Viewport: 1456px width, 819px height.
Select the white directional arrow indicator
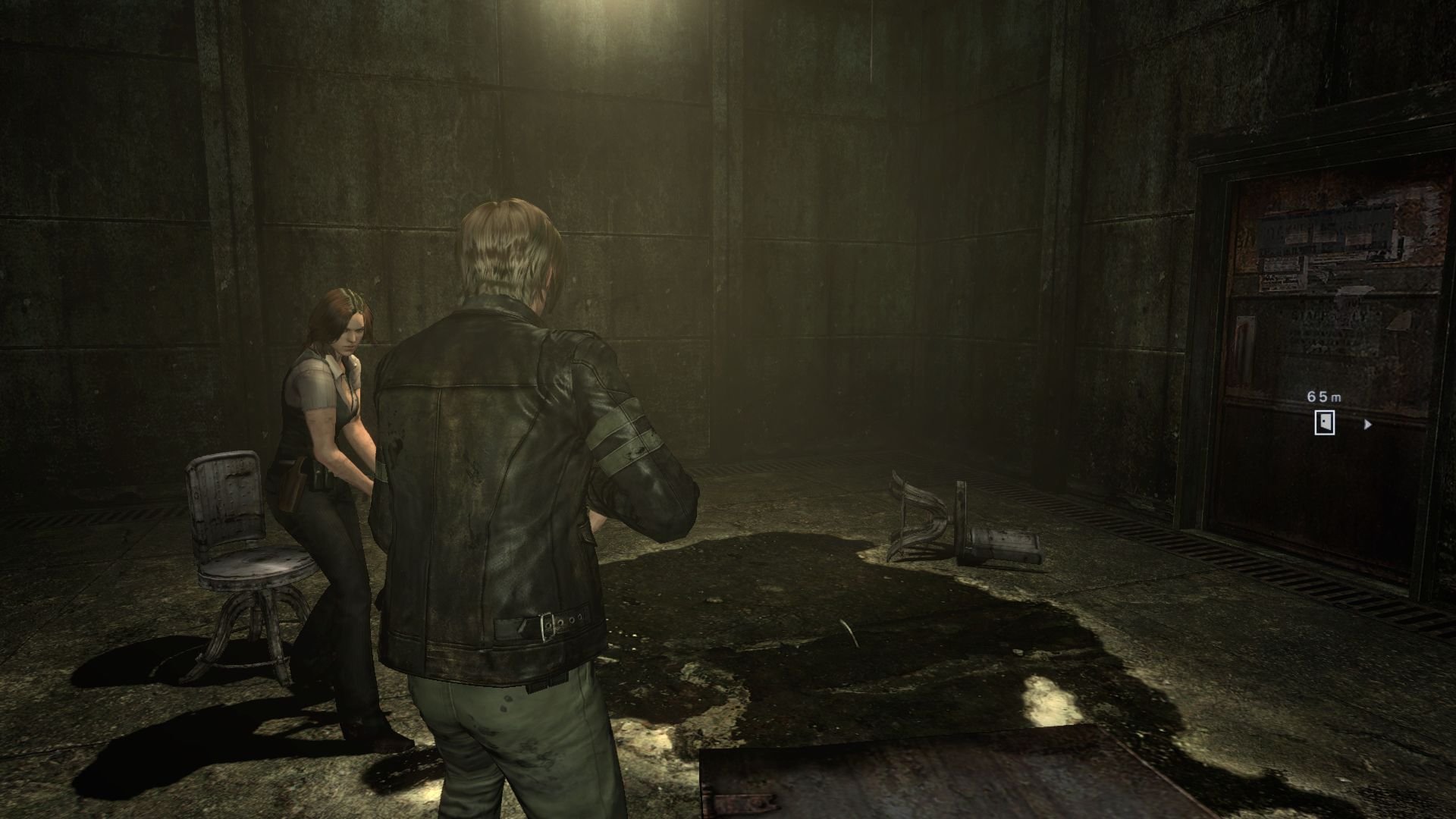click(x=1367, y=425)
